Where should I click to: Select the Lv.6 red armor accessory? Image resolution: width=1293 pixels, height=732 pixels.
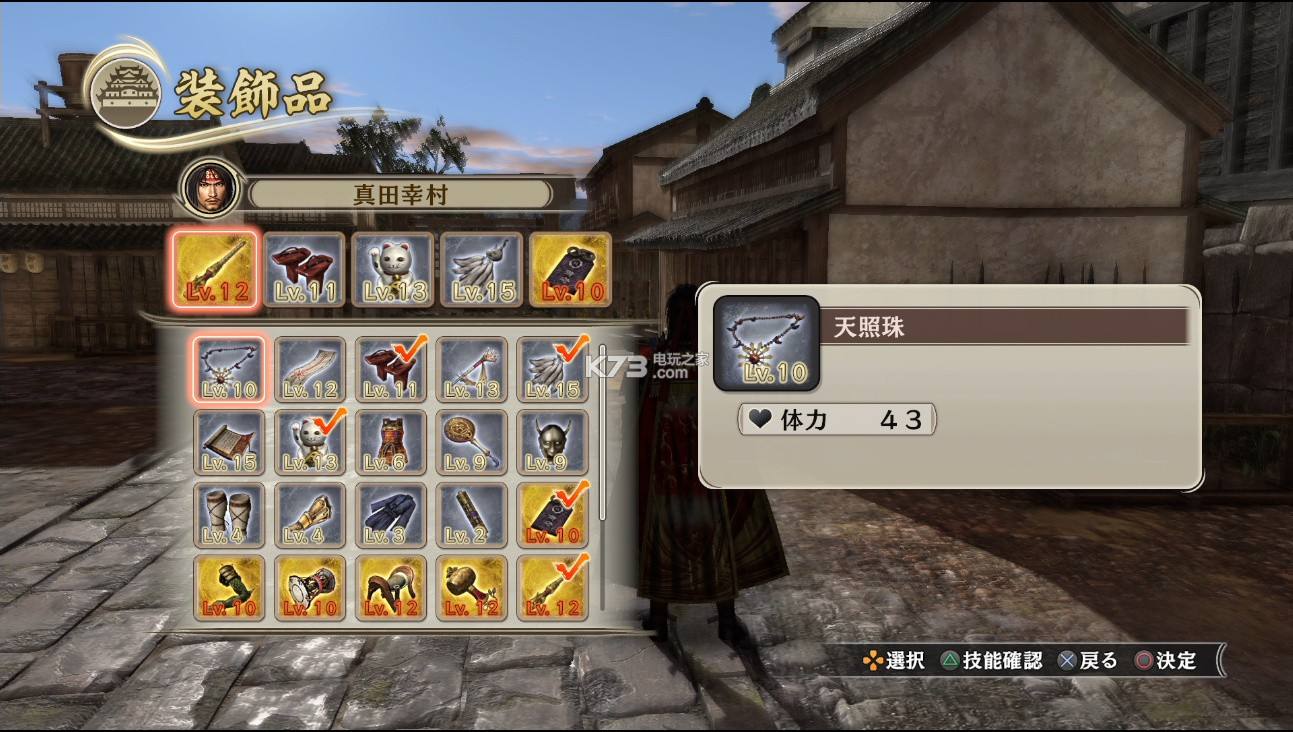pos(391,442)
